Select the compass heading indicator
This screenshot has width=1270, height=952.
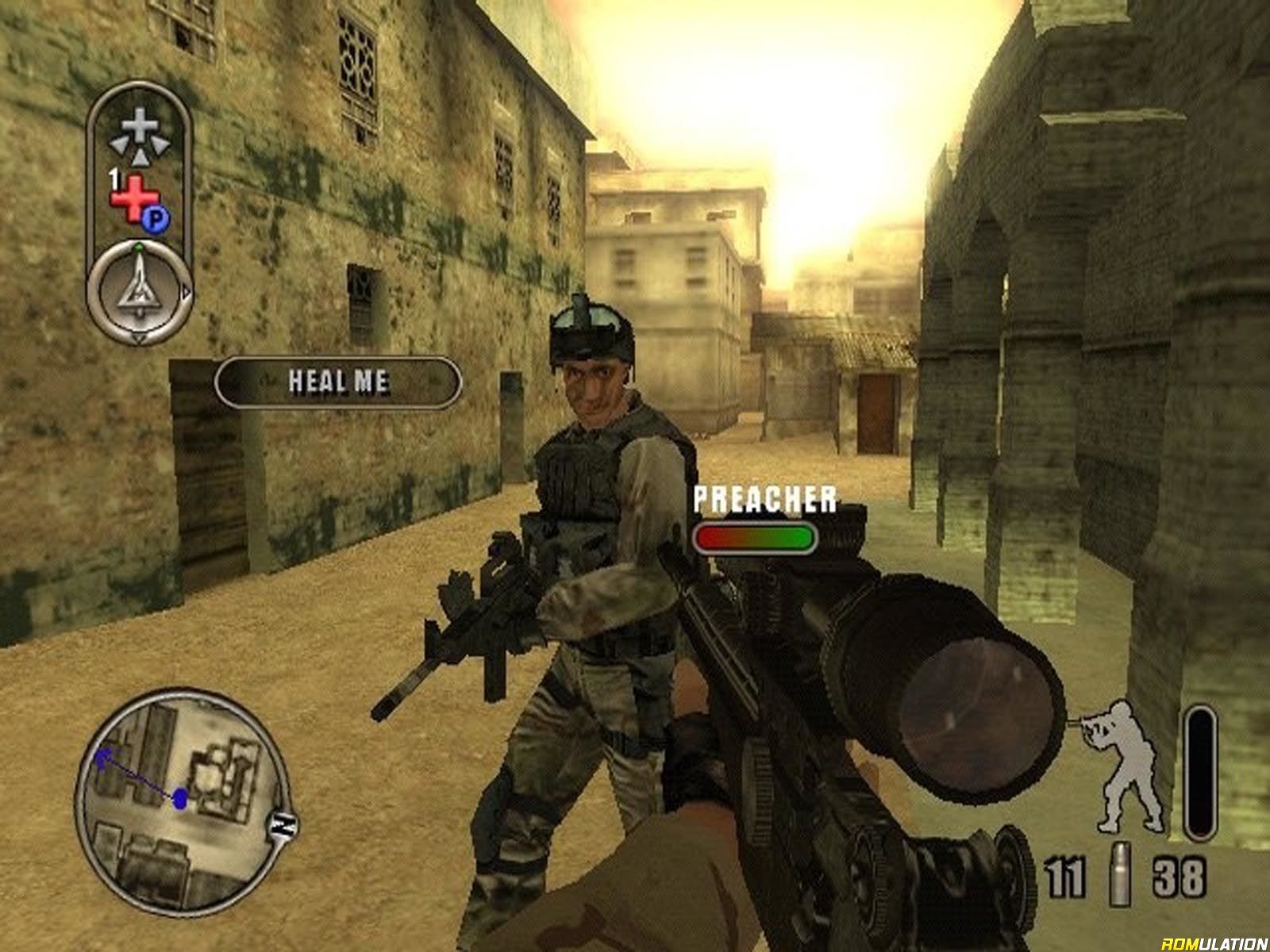coord(140,293)
